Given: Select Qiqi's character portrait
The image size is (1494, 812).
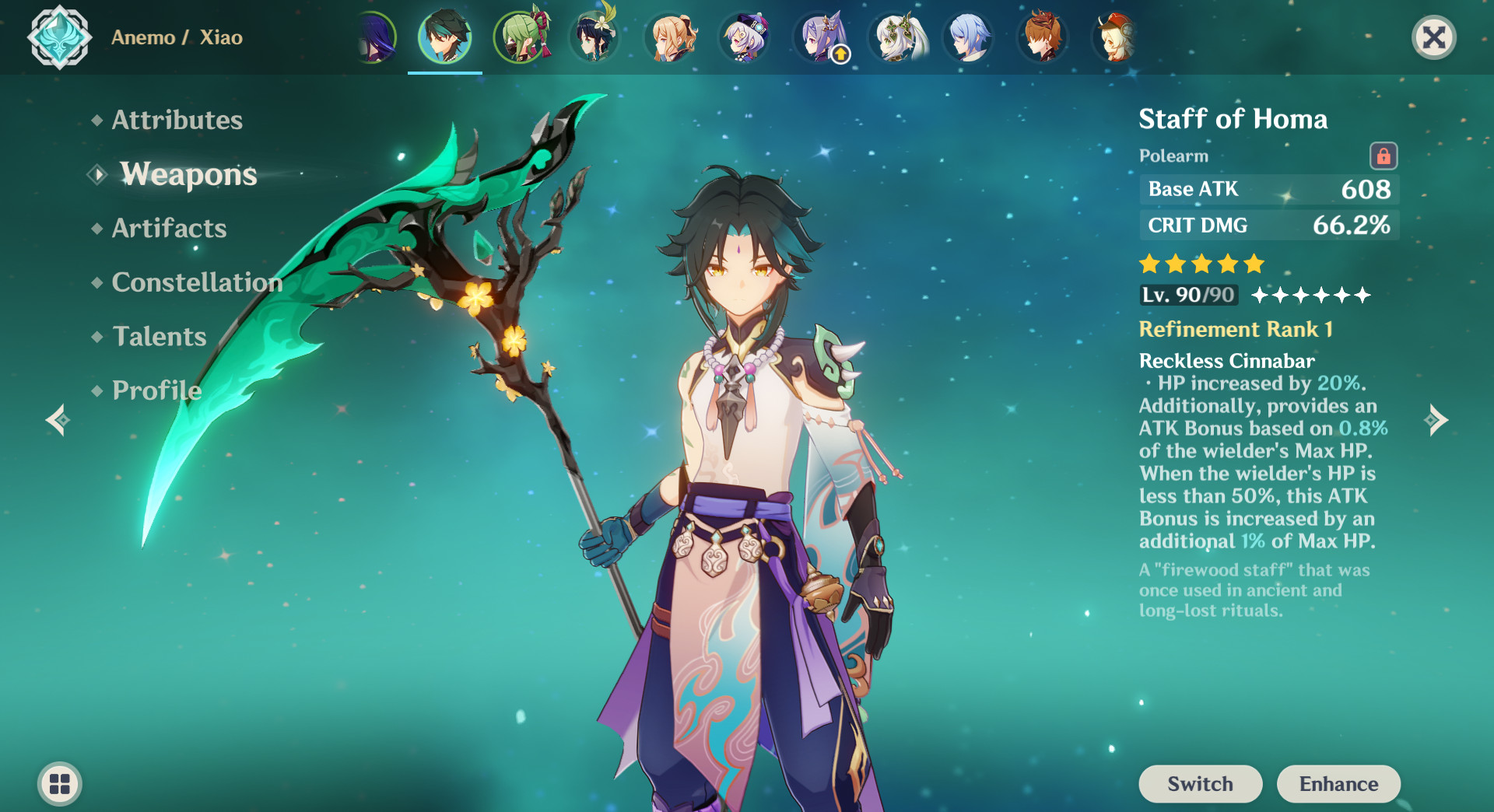Looking at the screenshot, I should coord(744,37).
